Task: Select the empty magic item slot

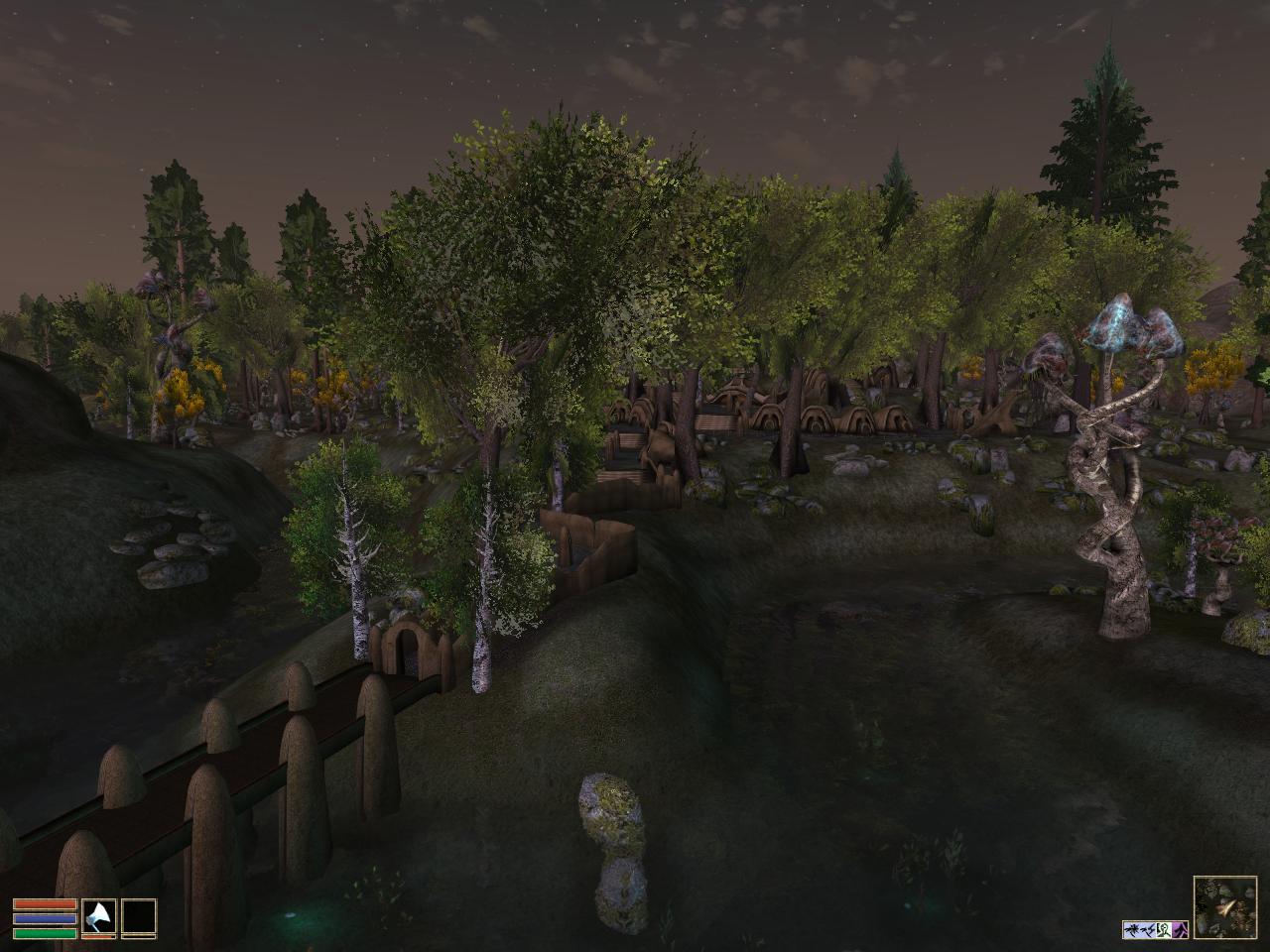Action: 139,916
